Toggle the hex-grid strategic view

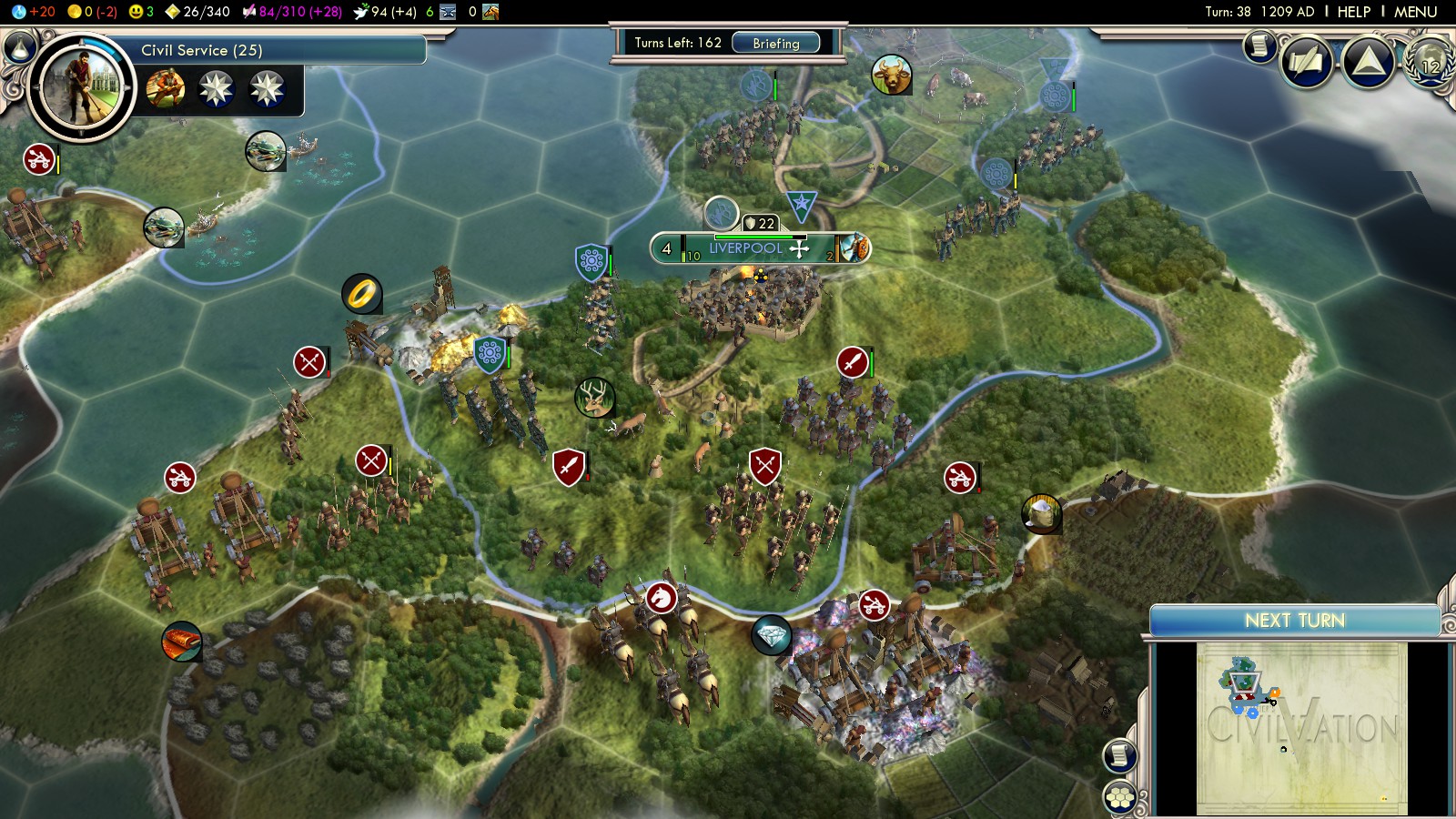(x=1119, y=798)
